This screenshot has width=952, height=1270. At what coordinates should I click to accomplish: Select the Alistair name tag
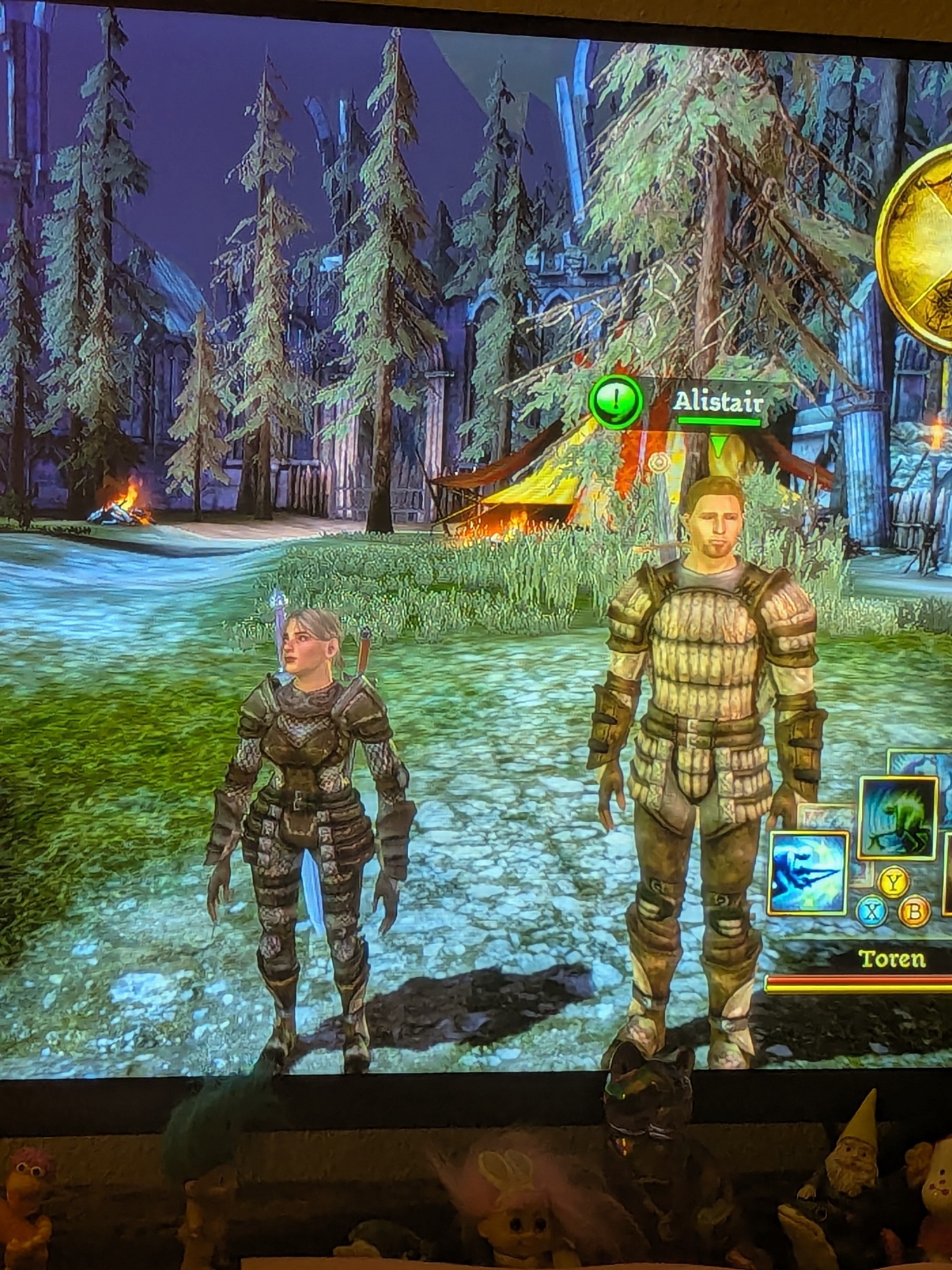tap(718, 402)
